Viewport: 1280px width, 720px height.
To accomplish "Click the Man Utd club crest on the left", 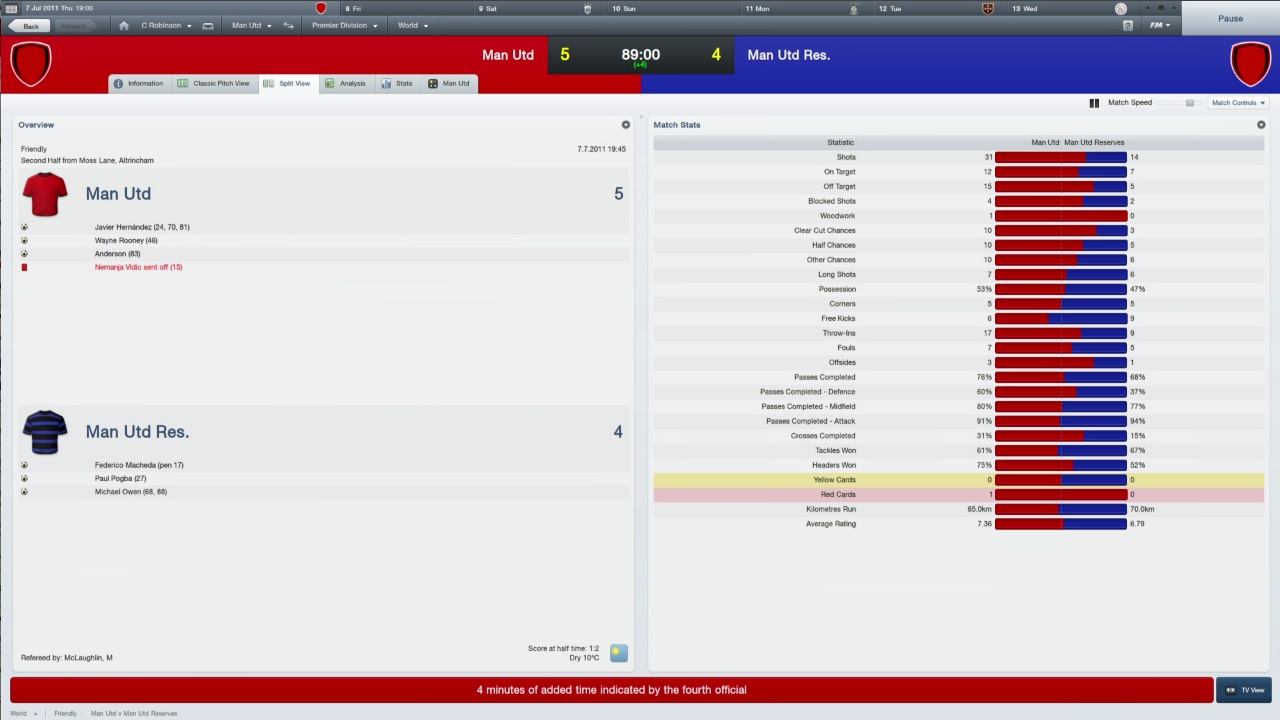I will [x=30, y=62].
